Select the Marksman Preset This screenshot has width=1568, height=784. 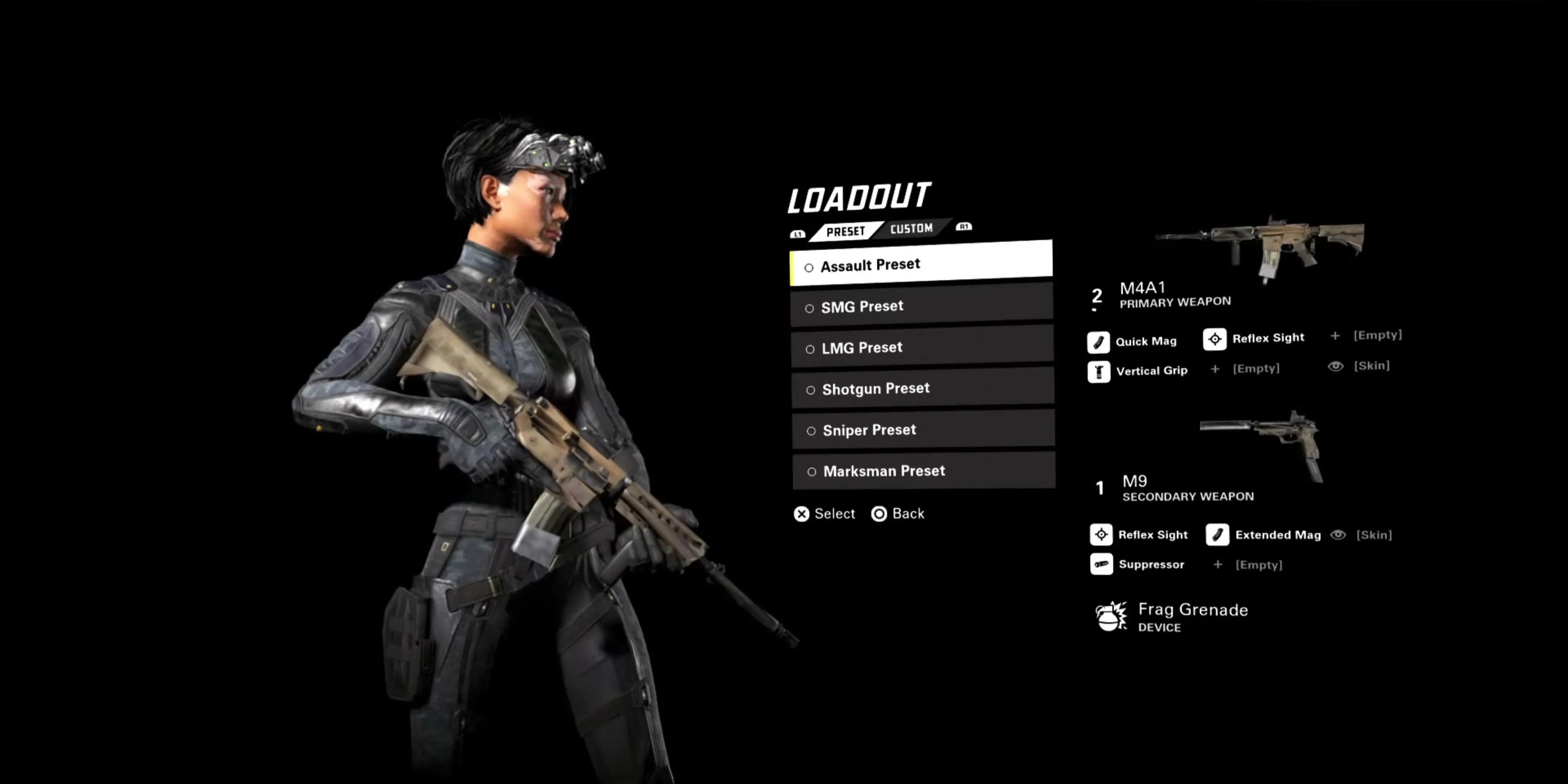tap(924, 470)
